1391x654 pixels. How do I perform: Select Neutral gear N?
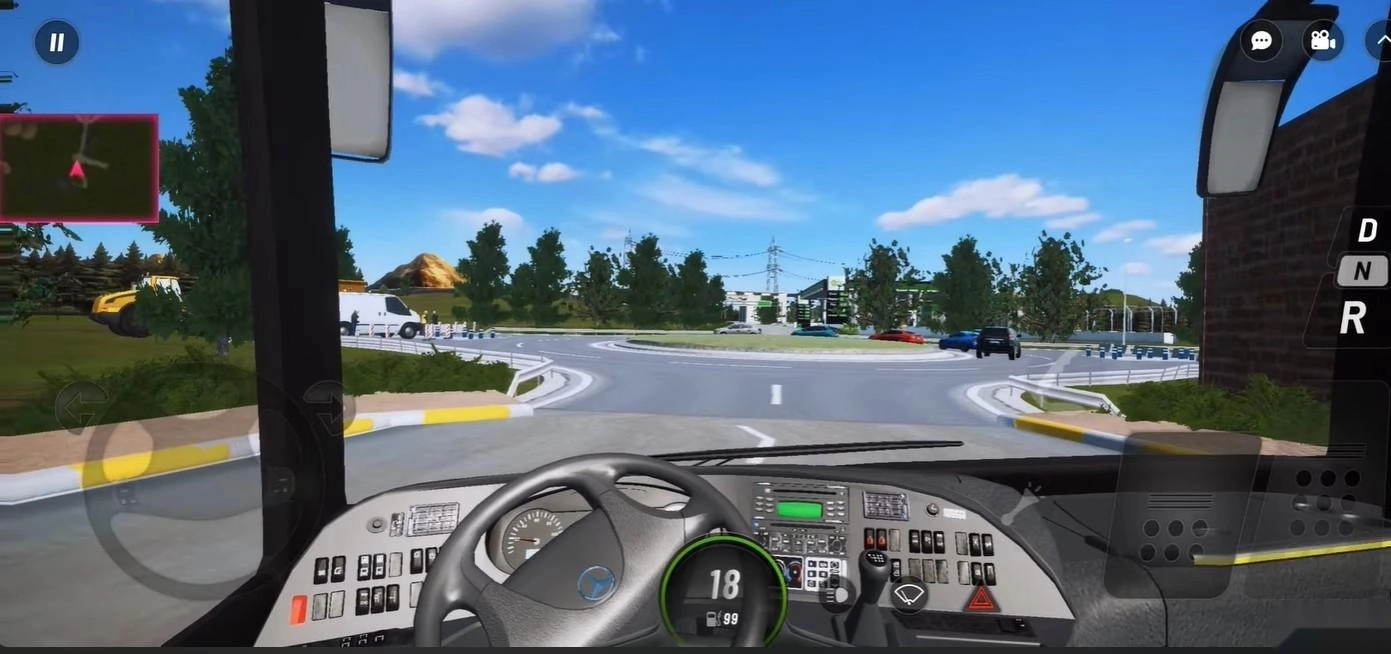1363,270
